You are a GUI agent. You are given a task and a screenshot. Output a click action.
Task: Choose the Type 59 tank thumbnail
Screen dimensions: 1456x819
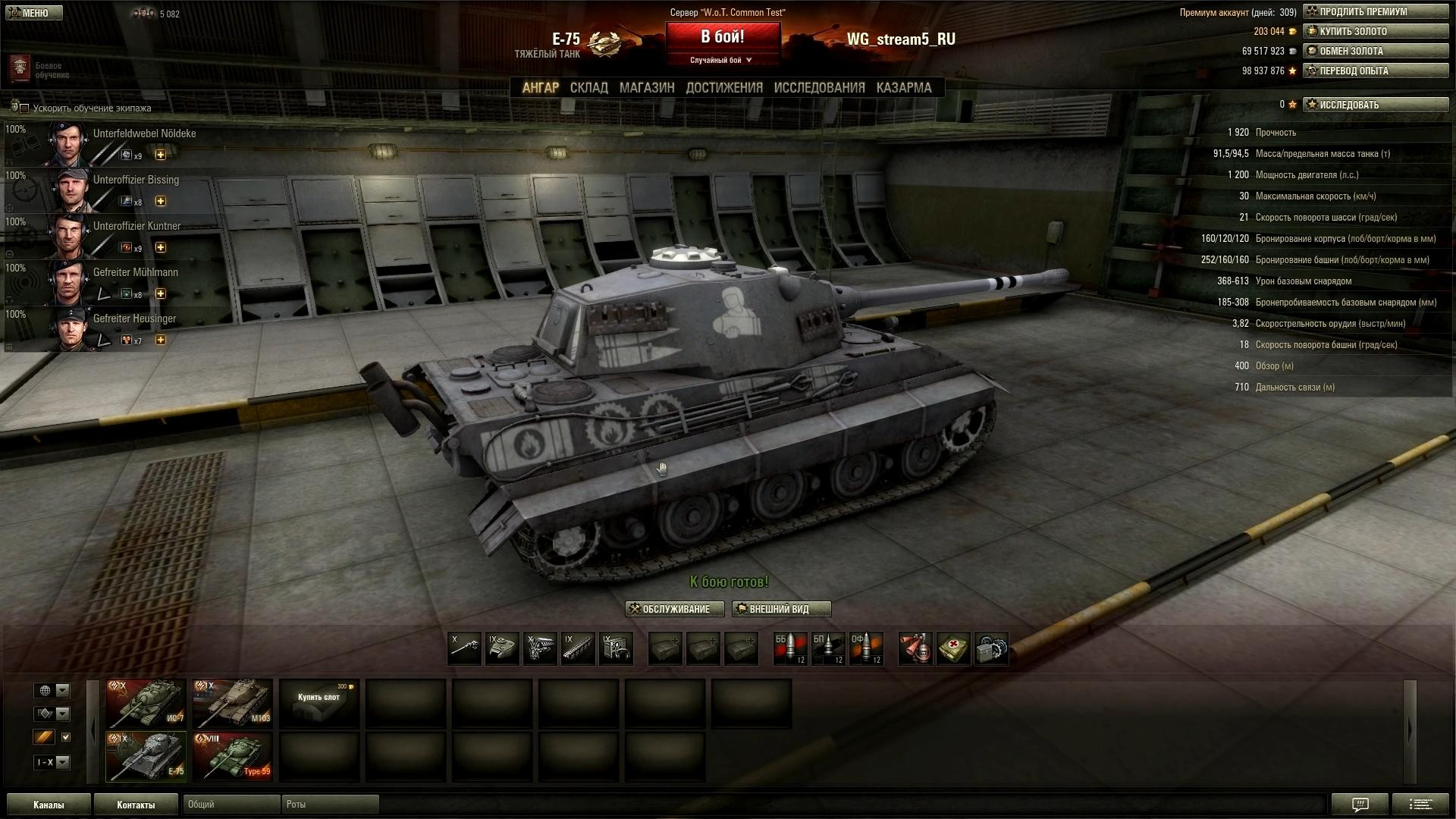pyautogui.click(x=232, y=756)
